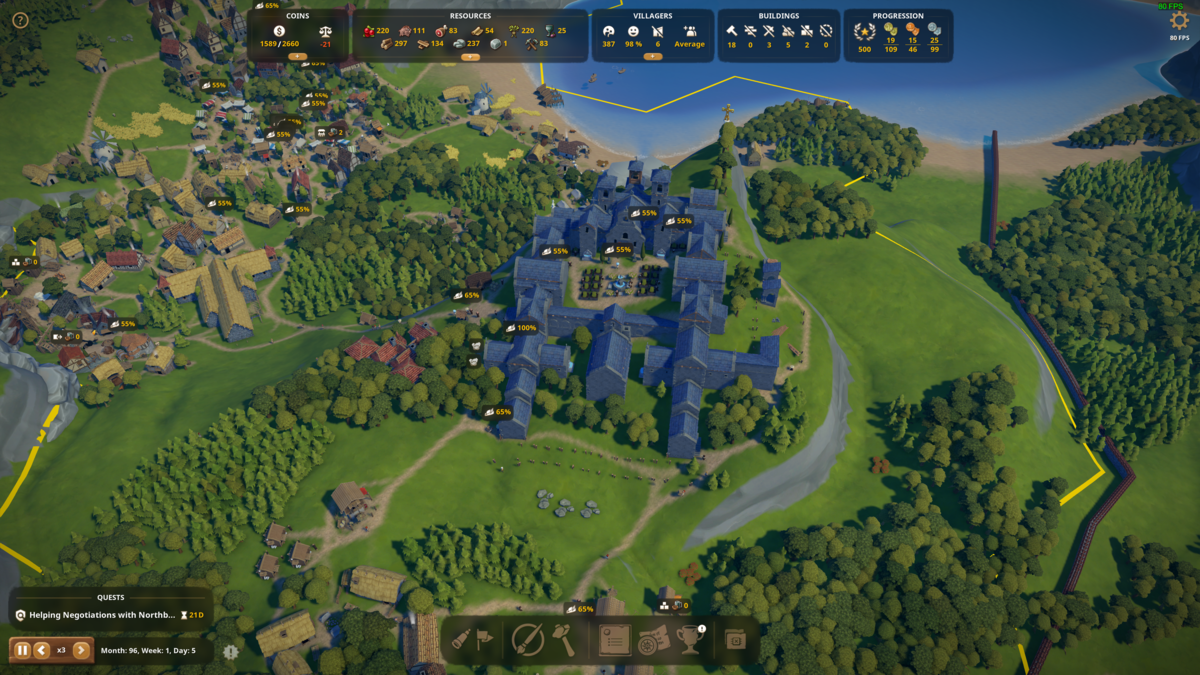The image size is (1200, 675).
Task: Open the spyglass and flag toolbar button
Action: click(472, 640)
